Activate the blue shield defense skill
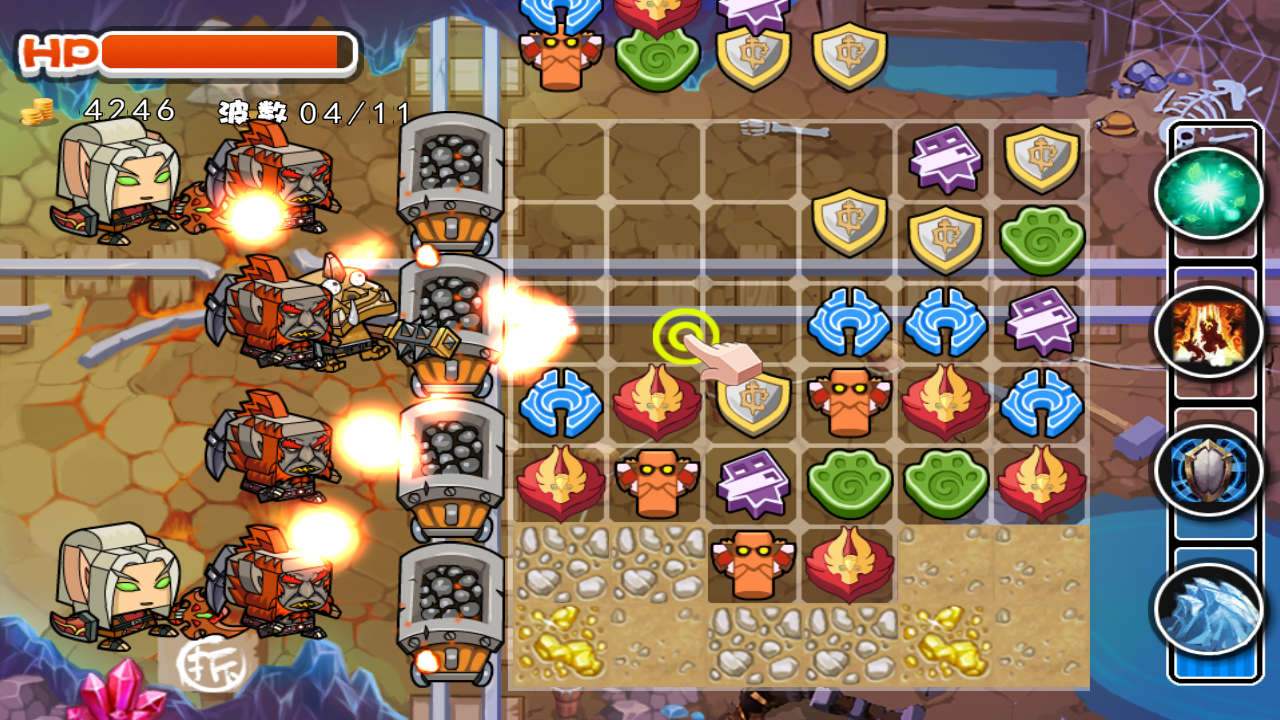This screenshot has height=720, width=1280. (1208, 471)
